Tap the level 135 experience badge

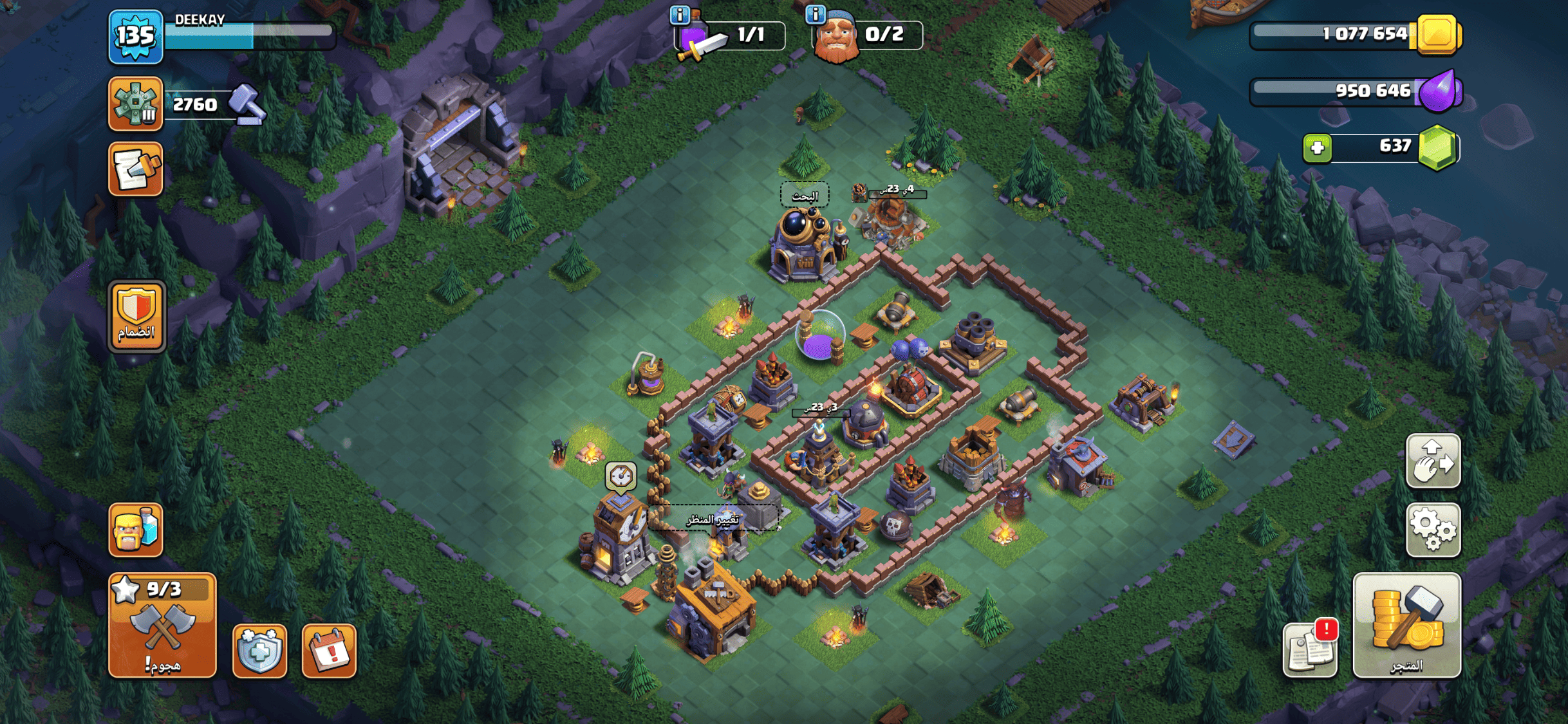[x=135, y=37]
